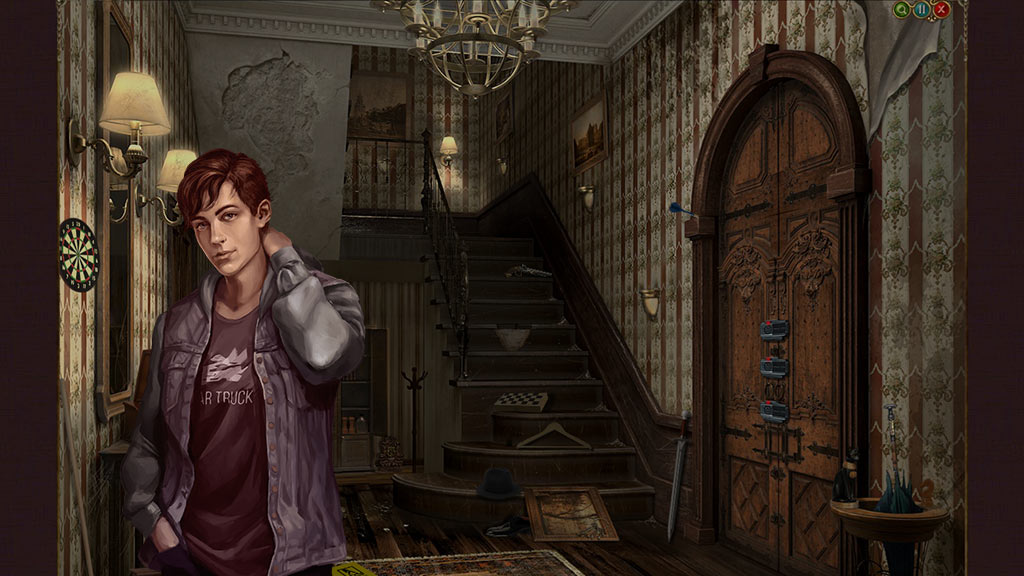This screenshot has width=1024, height=576.
Task: Close the scene with the red X
Action: pos(941,10)
